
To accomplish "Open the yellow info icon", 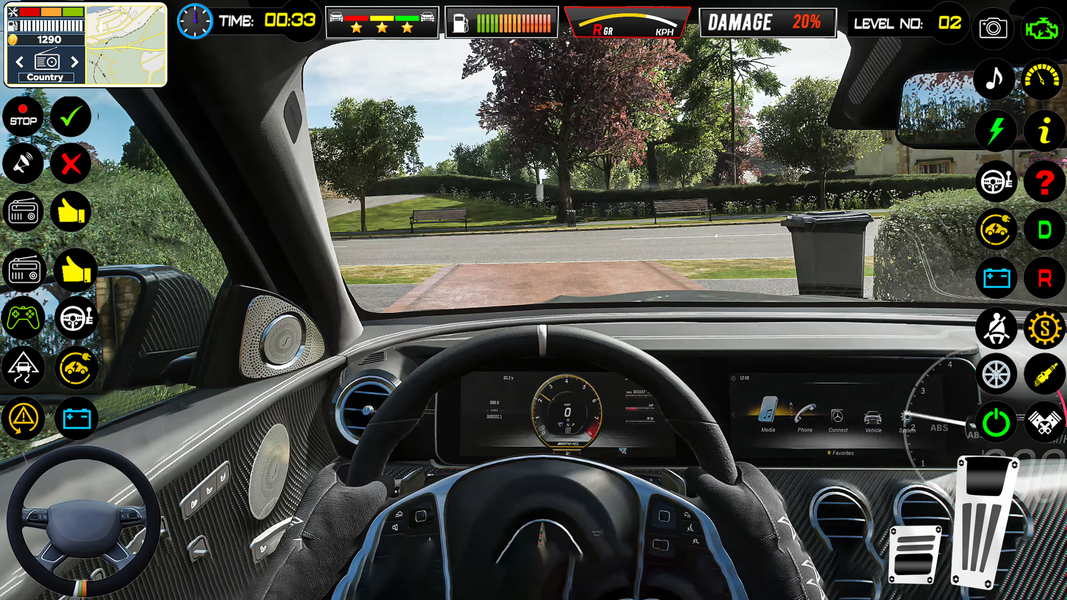I will [x=1044, y=130].
